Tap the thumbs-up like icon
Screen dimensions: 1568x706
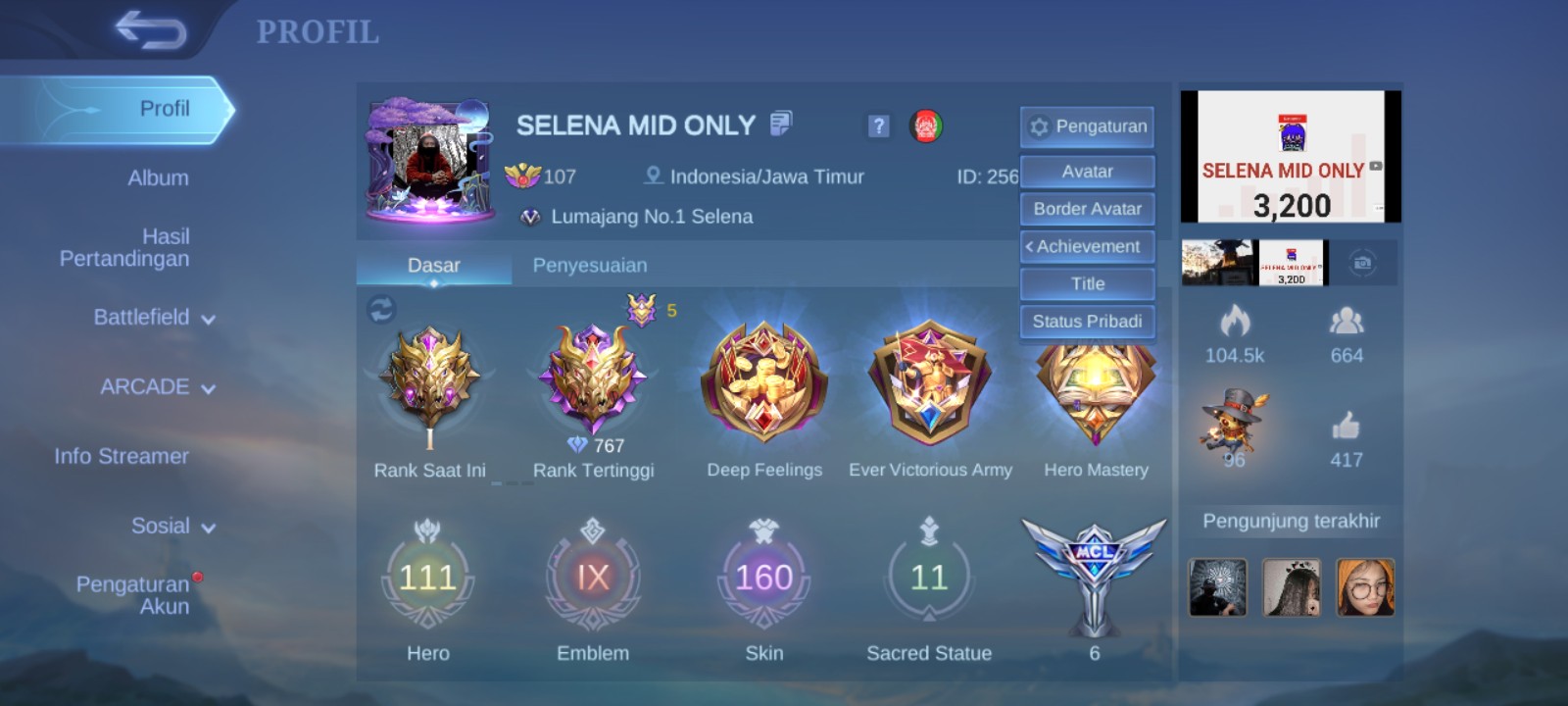click(1346, 427)
